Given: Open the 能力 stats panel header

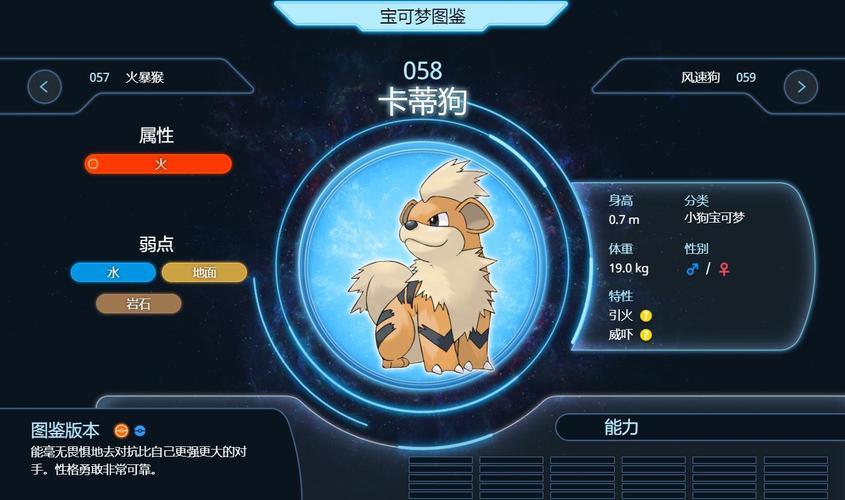Looking at the screenshot, I should click(621, 427).
